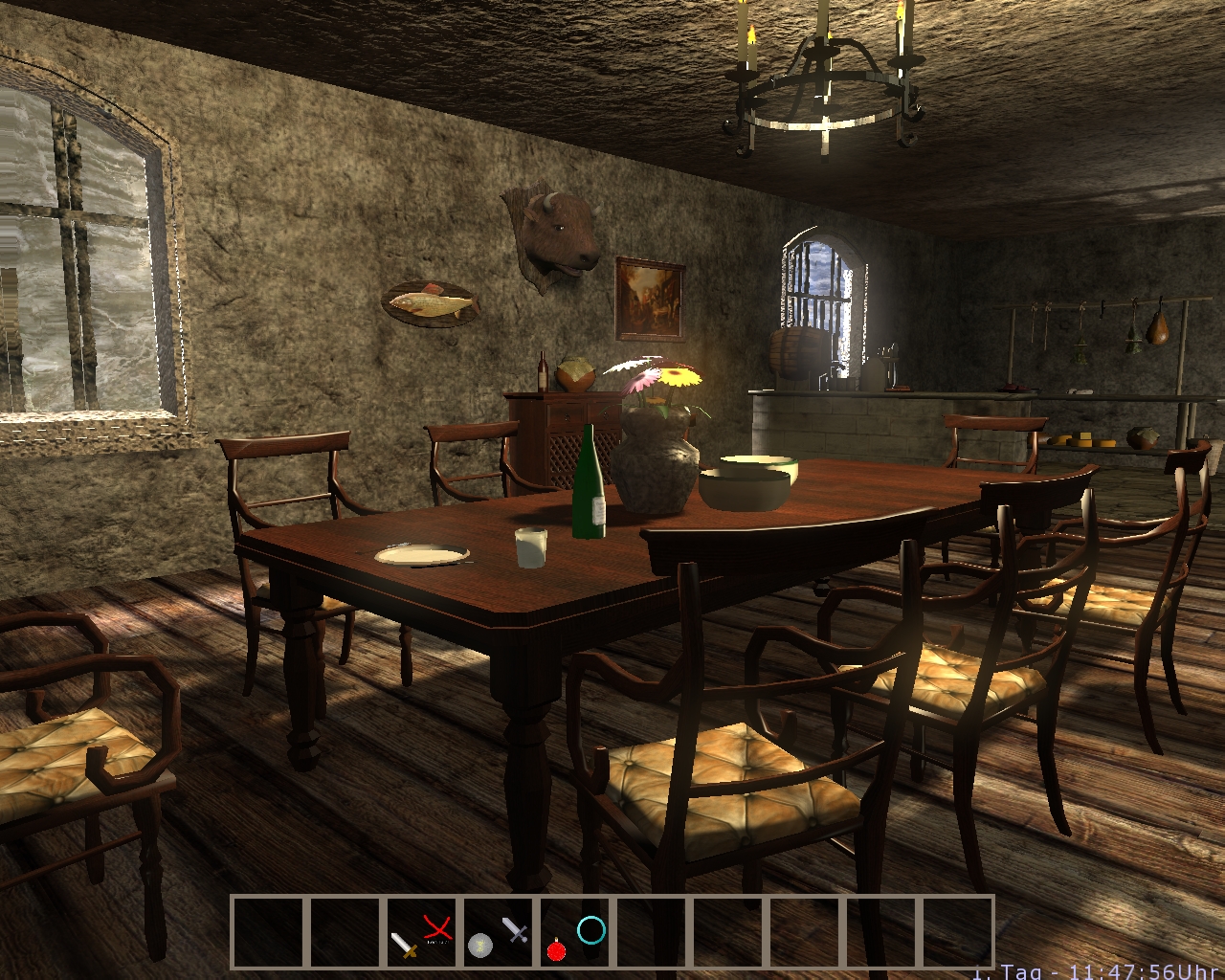Select the cyan ring icon
Image resolution: width=1225 pixels, height=980 pixels.
coord(591,929)
